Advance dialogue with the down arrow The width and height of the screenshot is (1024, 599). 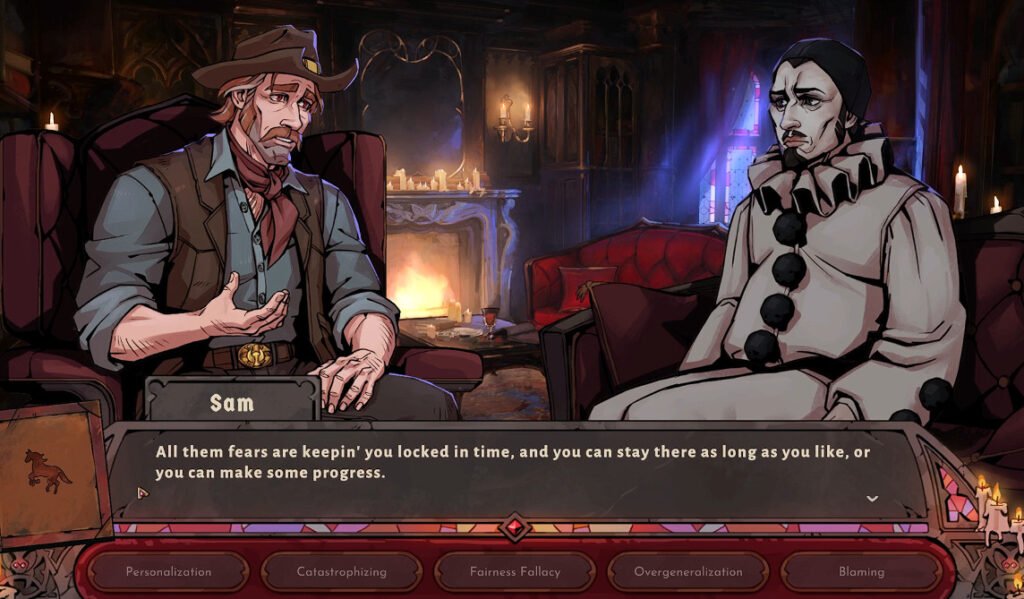(871, 498)
